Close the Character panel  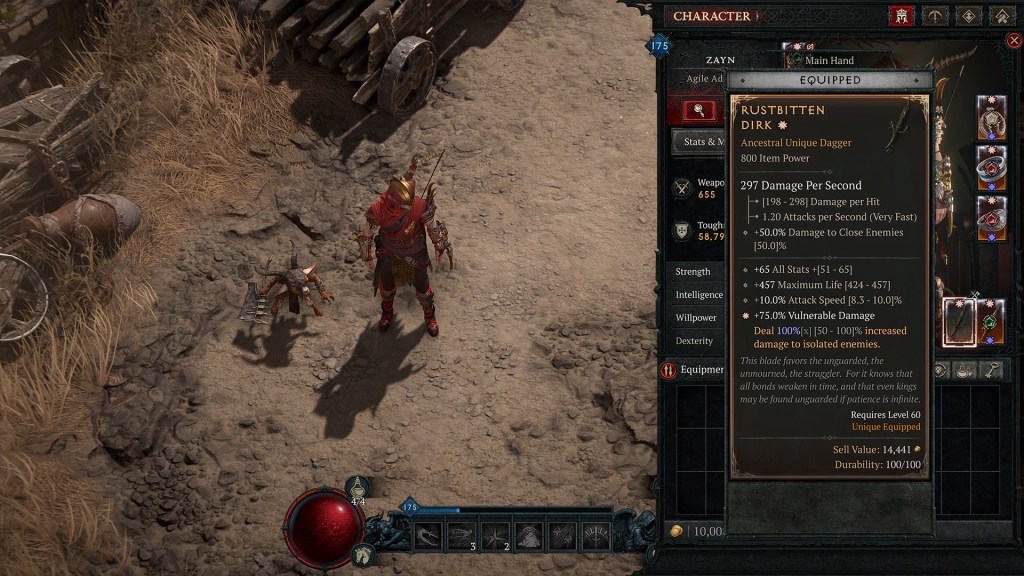pos(1014,40)
